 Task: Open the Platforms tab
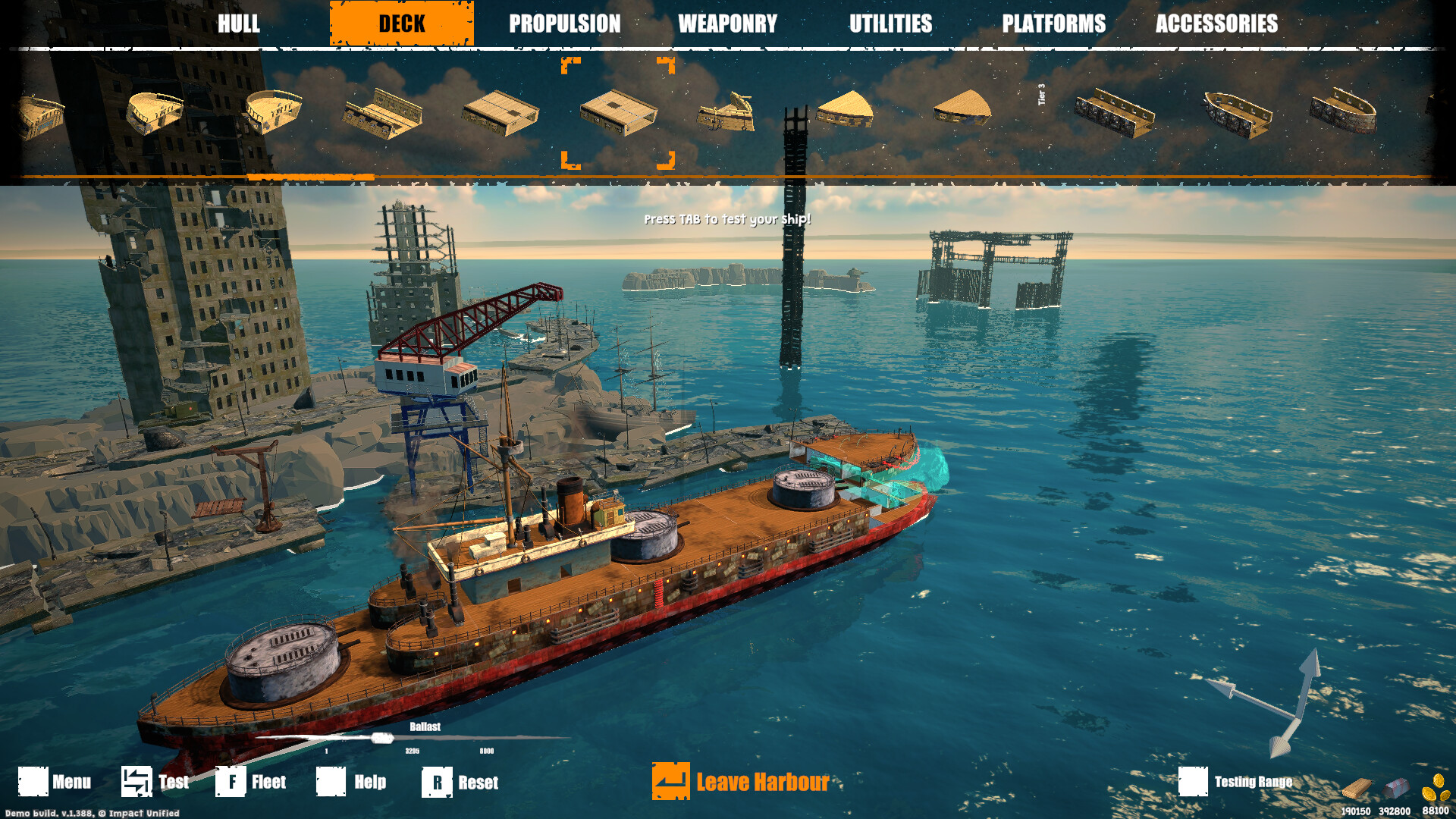coord(1053,24)
